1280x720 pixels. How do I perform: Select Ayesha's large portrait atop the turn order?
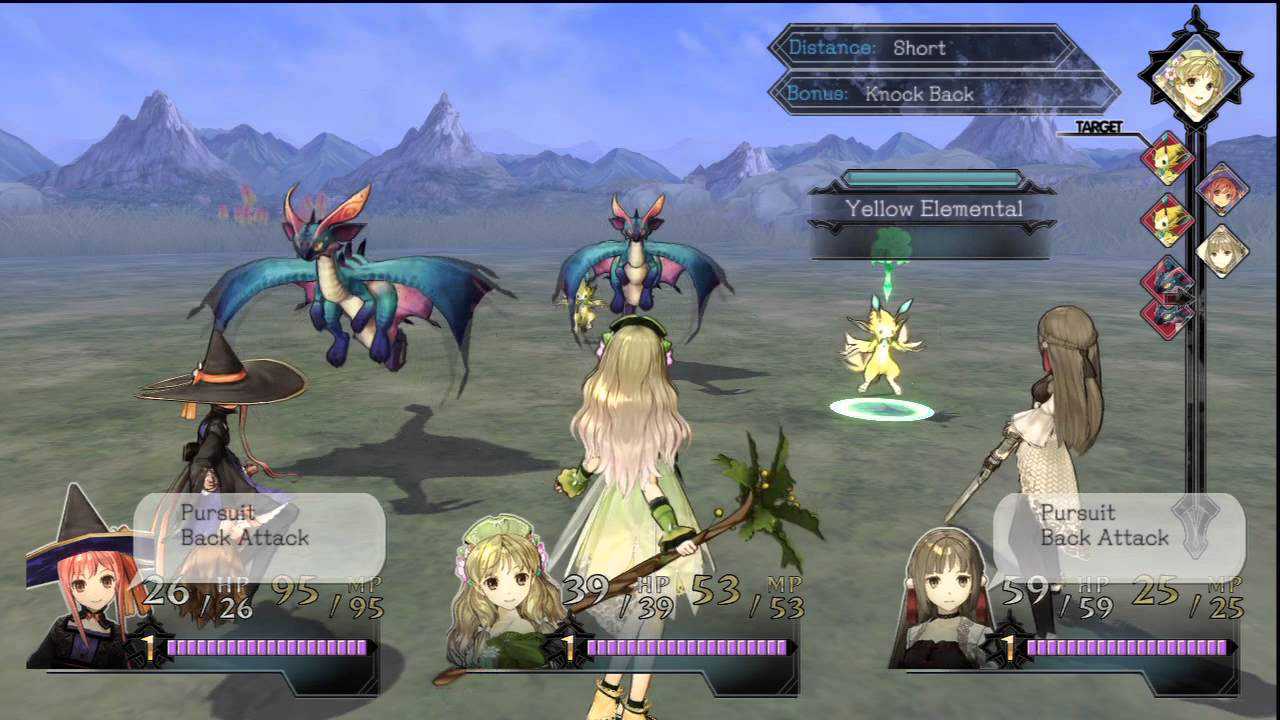click(1195, 77)
